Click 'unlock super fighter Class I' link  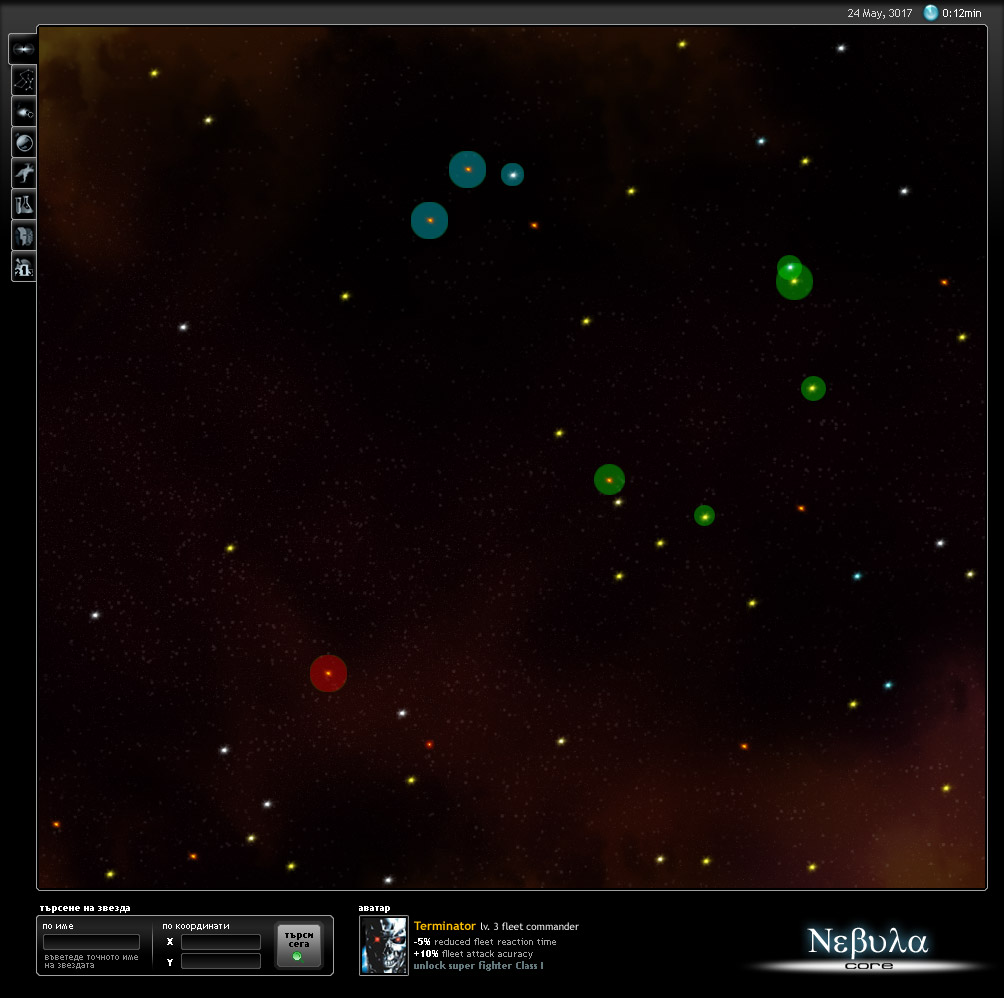click(478, 966)
